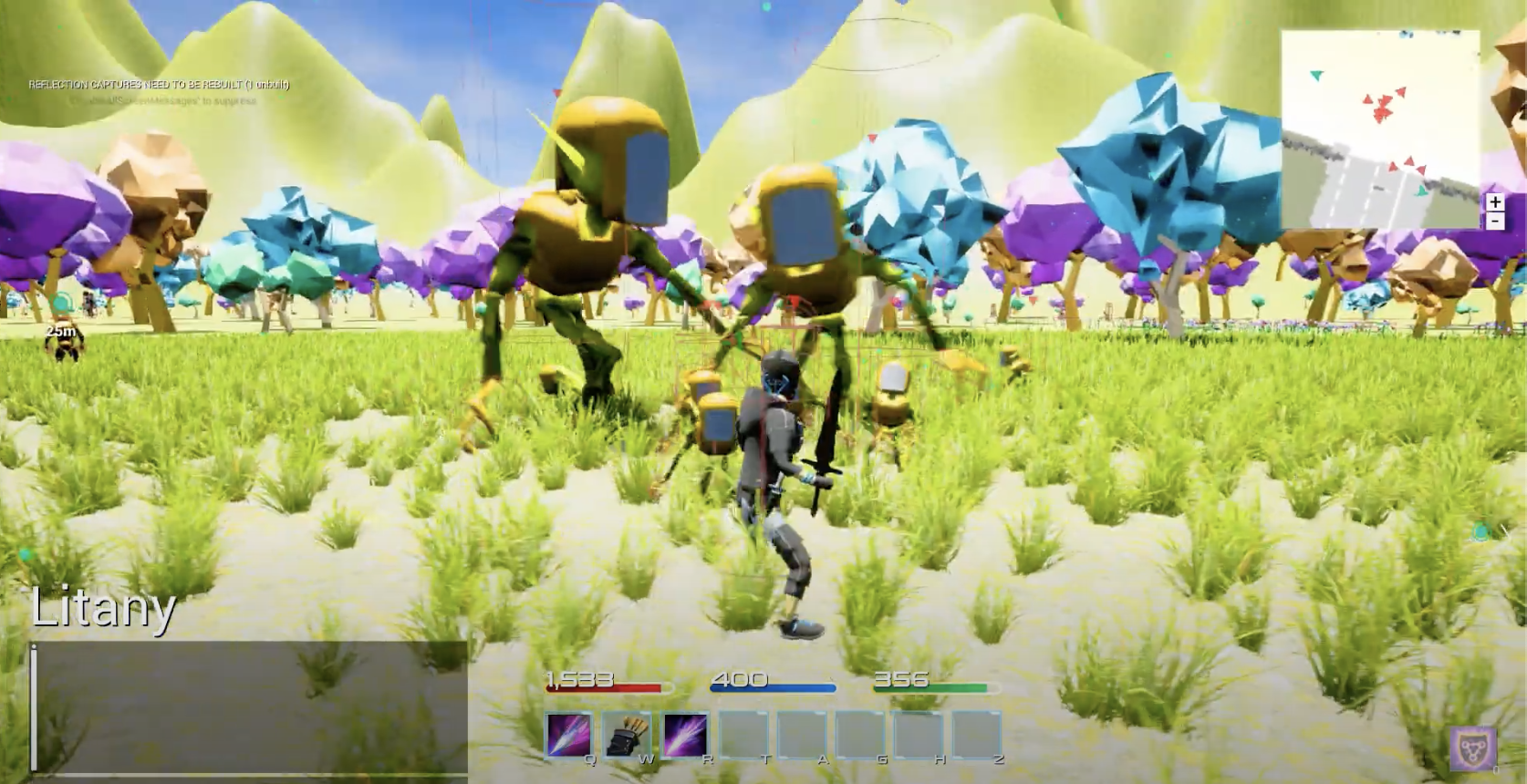Zoom in the minimap with the plus button
The image size is (1527, 784).
(x=1494, y=202)
